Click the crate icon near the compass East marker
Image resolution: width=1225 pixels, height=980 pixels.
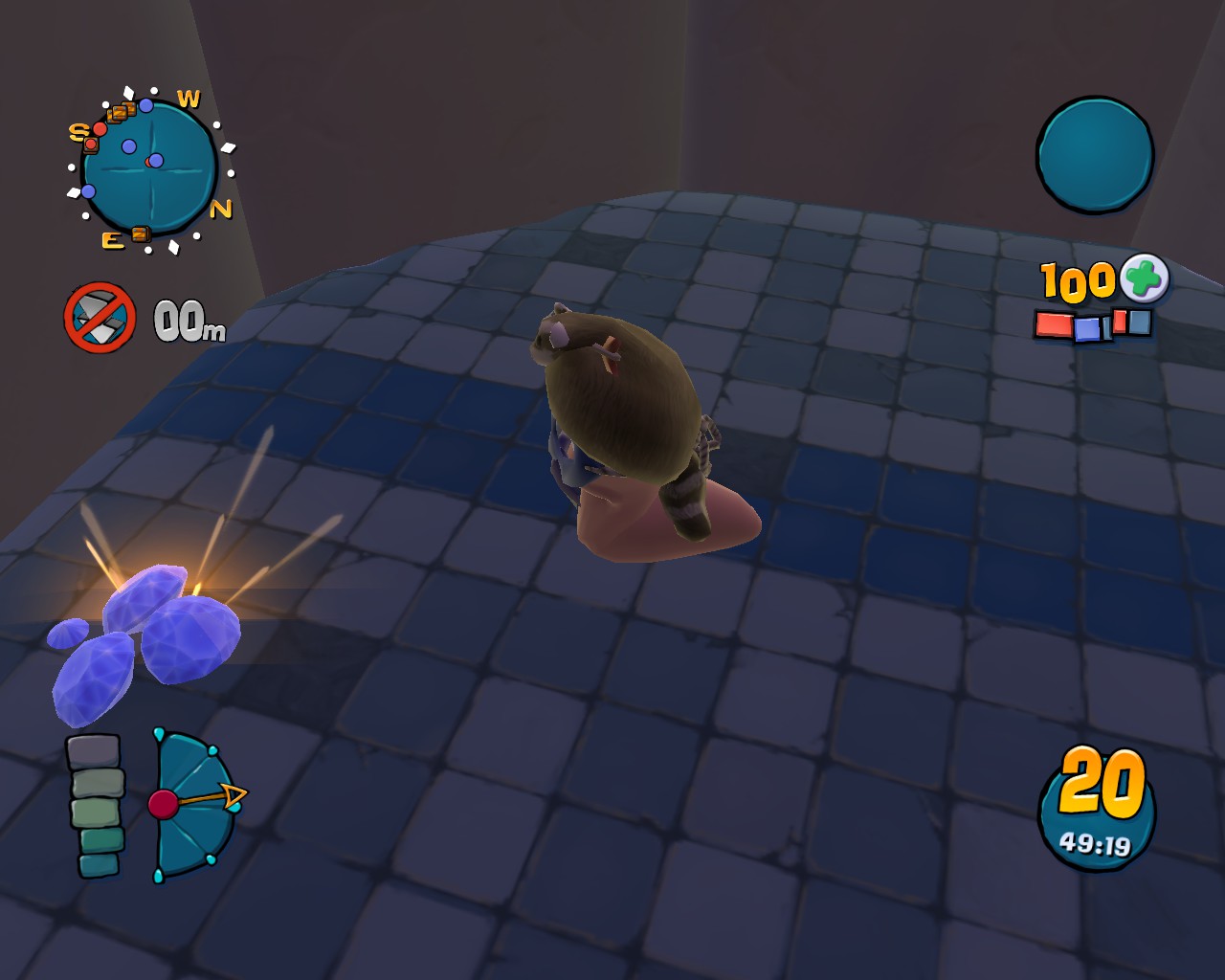pyautogui.click(x=140, y=233)
